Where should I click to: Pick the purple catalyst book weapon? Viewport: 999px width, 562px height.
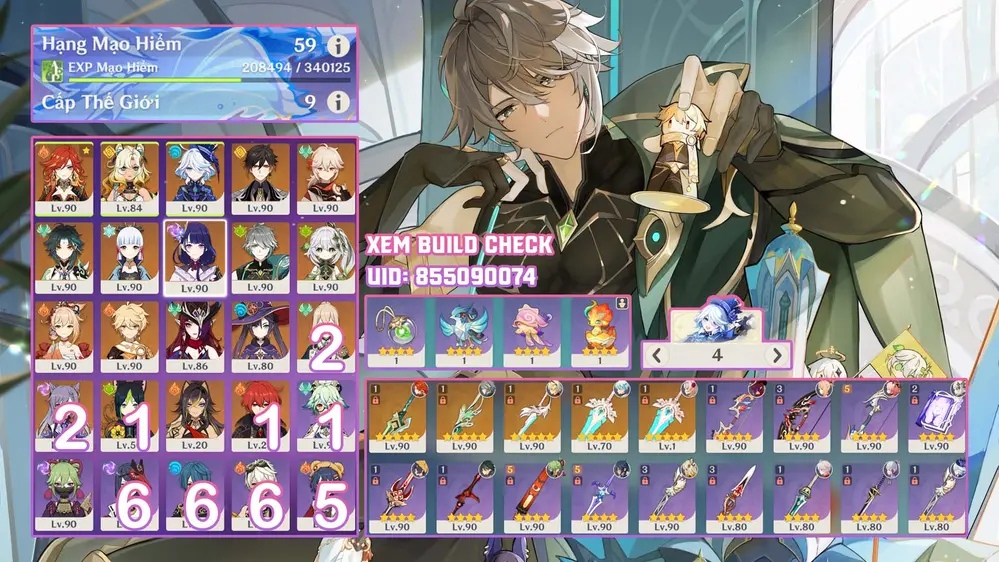[x=937, y=414]
